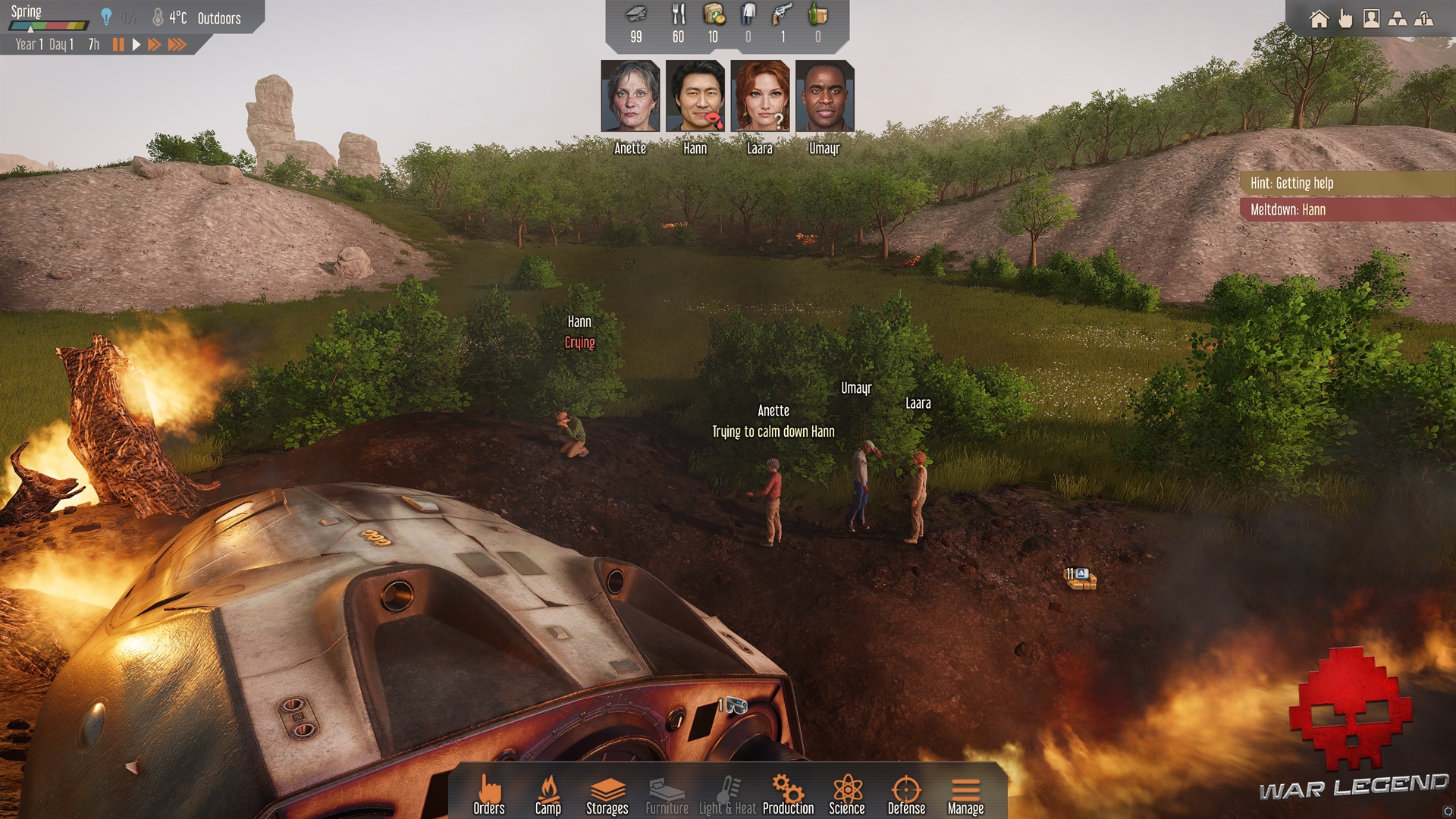Open the Manage menu
1456x819 pixels.
click(x=965, y=795)
